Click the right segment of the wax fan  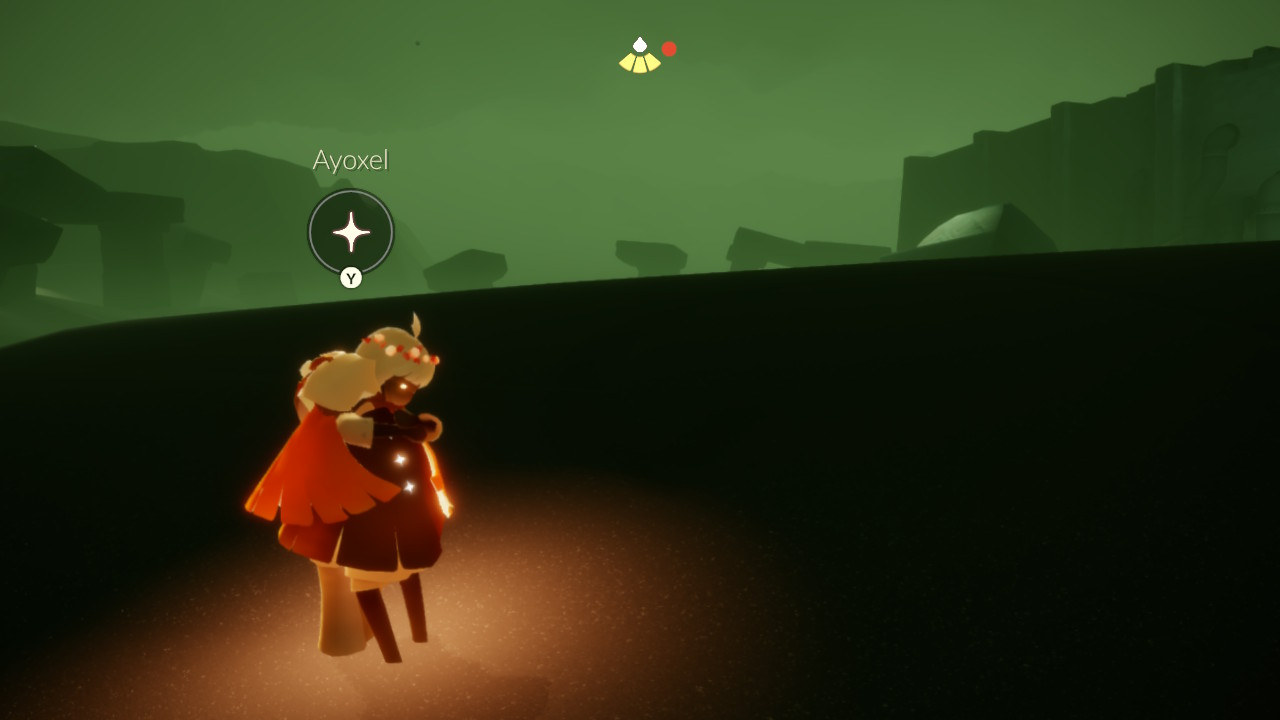(x=652, y=62)
